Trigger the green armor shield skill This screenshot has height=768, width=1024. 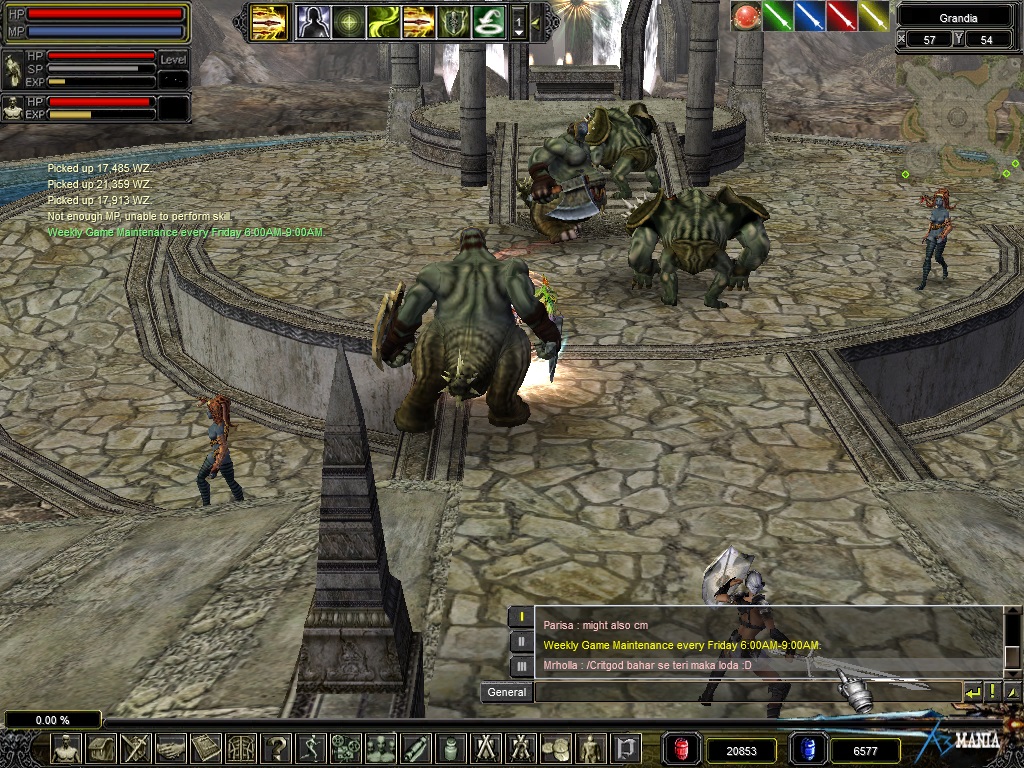pyautogui.click(x=453, y=21)
